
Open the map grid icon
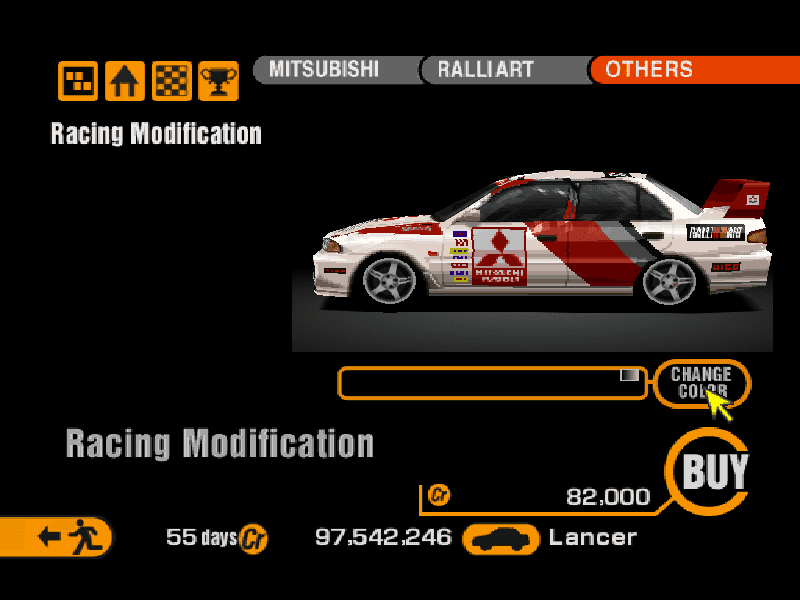click(78, 81)
